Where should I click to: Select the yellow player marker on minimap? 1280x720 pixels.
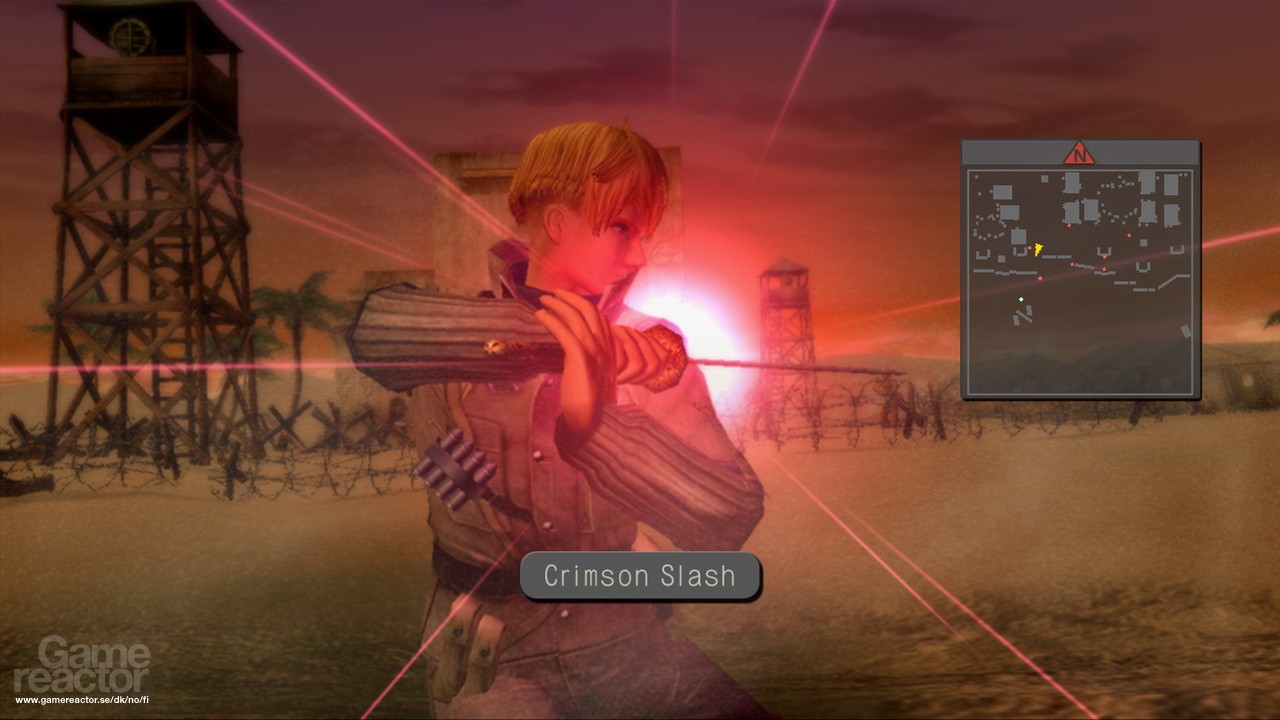[x=1038, y=248]
